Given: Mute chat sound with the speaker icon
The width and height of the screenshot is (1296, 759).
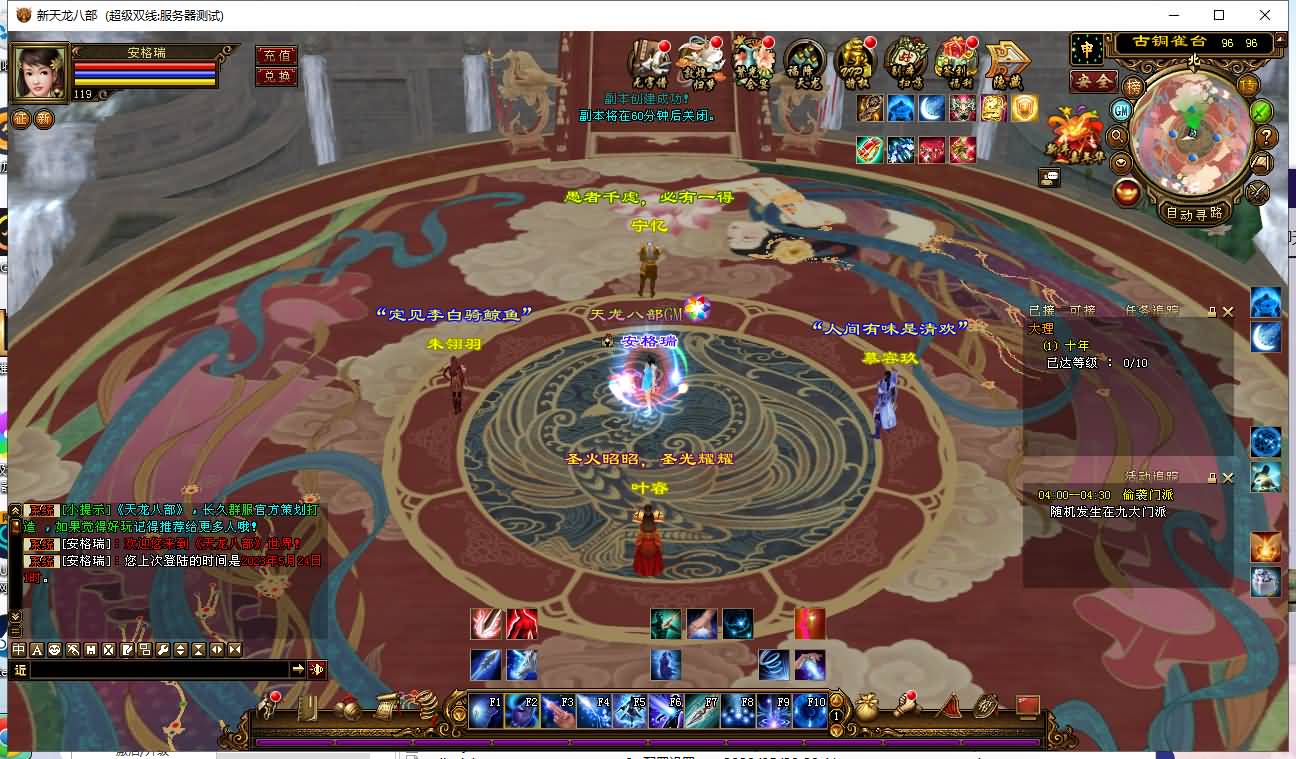Looking at the screenshot, I should [317, 670].
